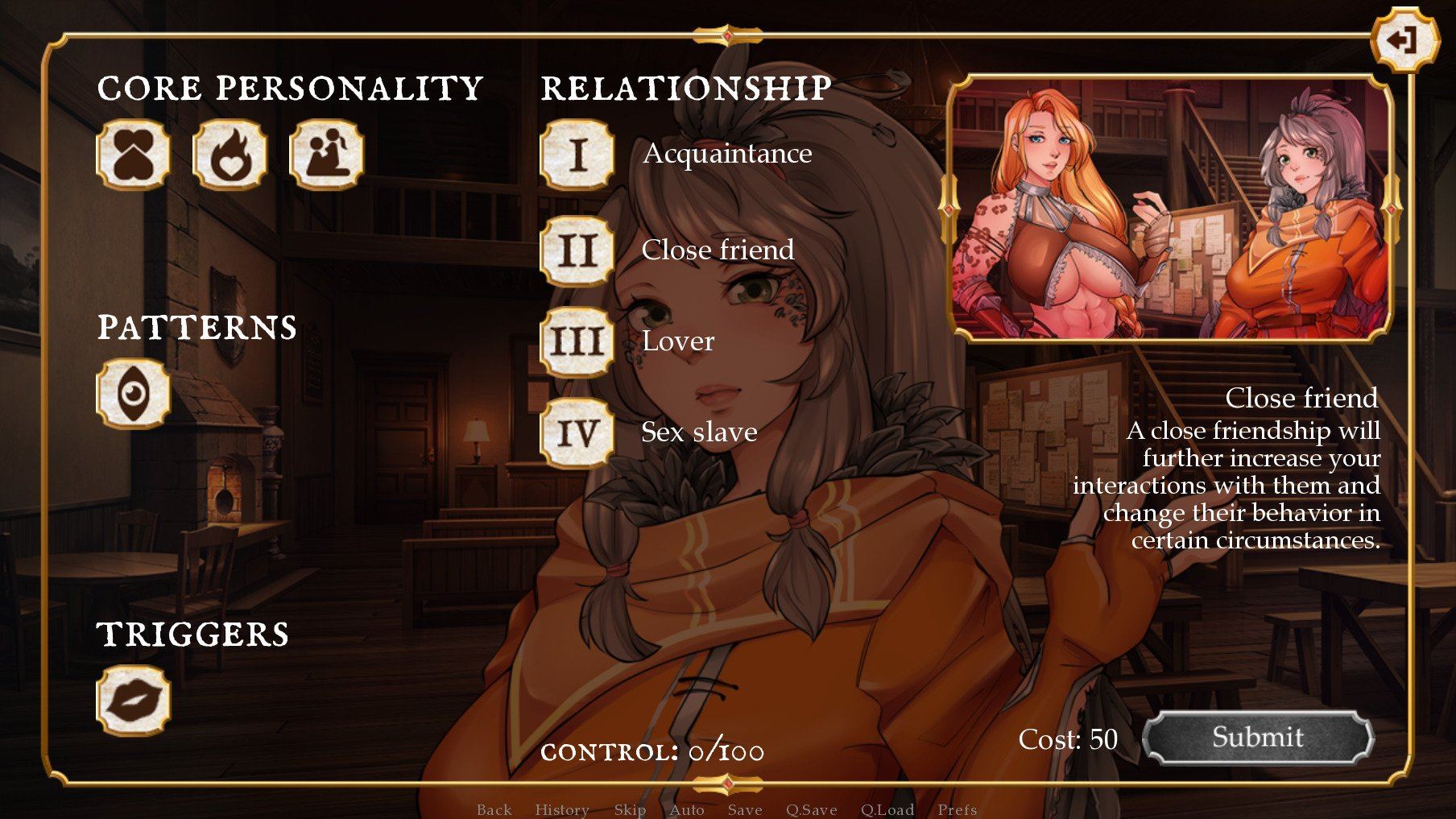
Task: Choose the couple silhouette personality icon
Action: 326,155
